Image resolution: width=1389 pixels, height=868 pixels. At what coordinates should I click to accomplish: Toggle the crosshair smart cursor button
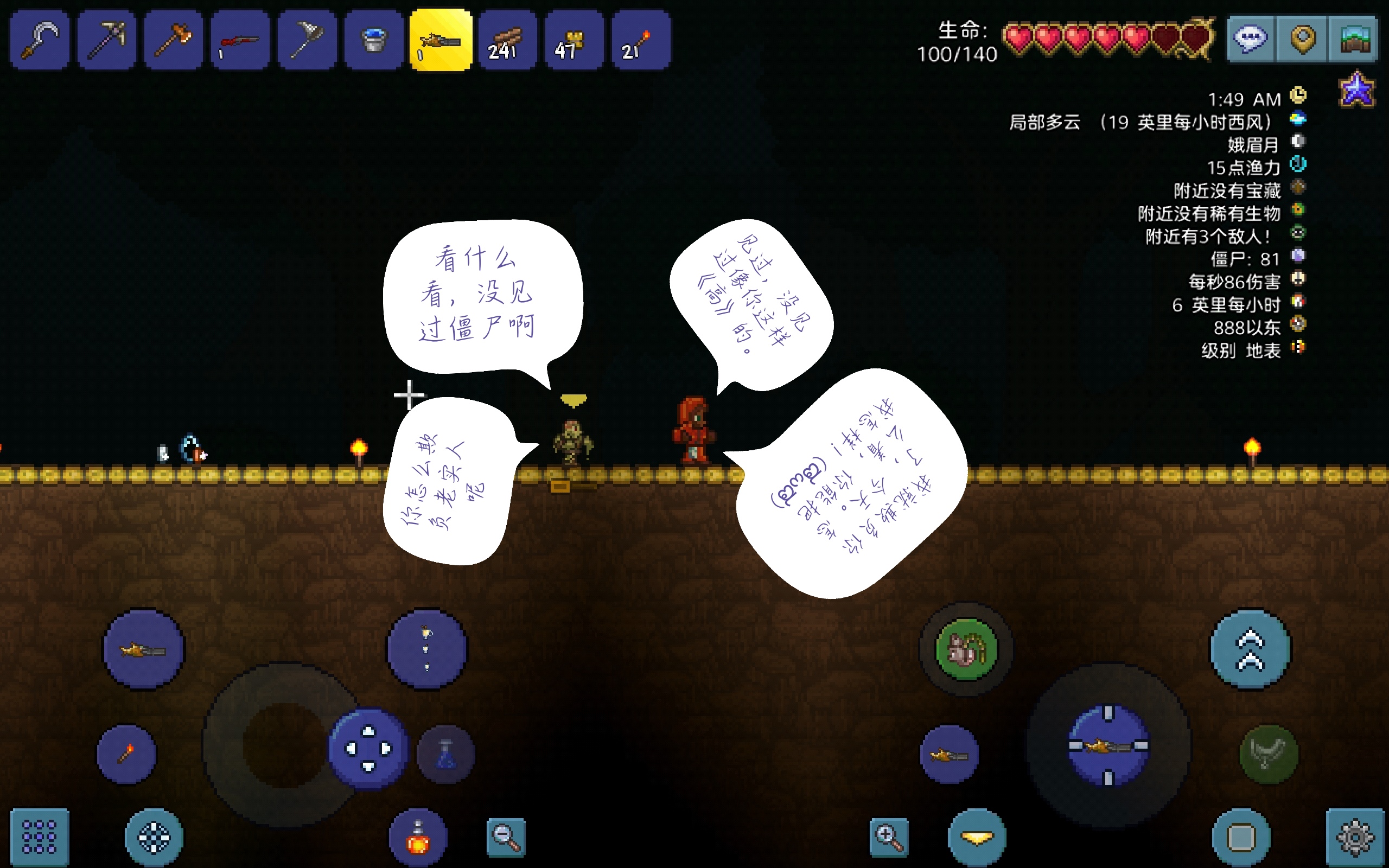point(154,838)
